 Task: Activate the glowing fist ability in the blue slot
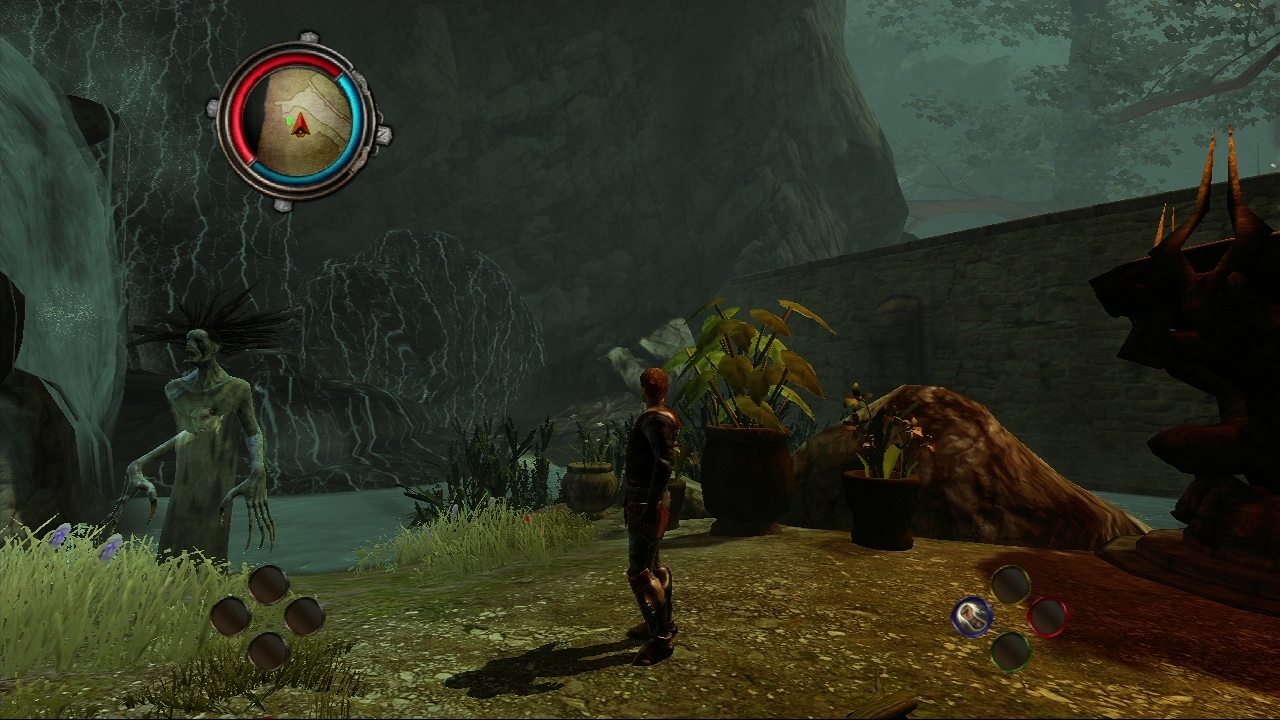[x=972, y=617]
